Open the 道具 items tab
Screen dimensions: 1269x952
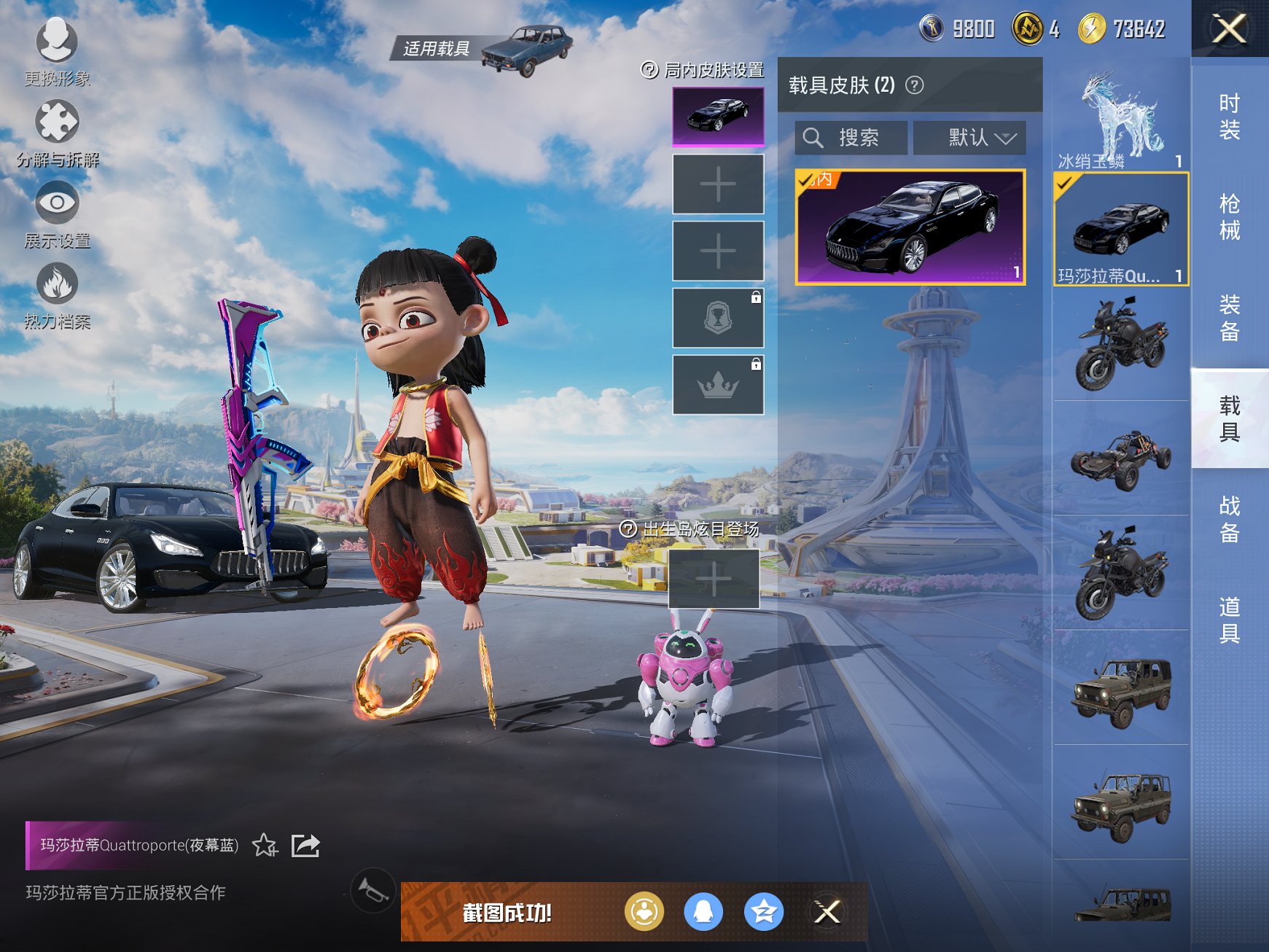point(1229,620)
